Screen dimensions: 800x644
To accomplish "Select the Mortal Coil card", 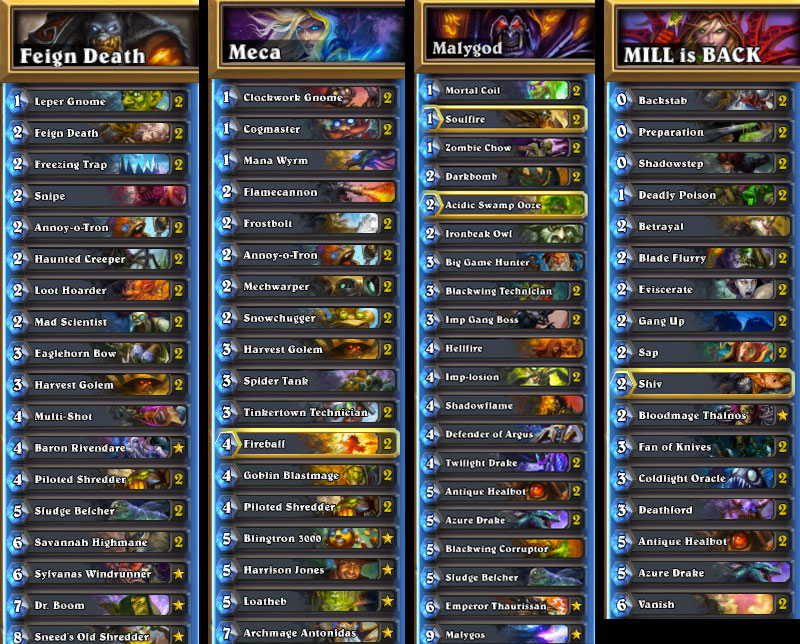I will (x=500, y=90).
